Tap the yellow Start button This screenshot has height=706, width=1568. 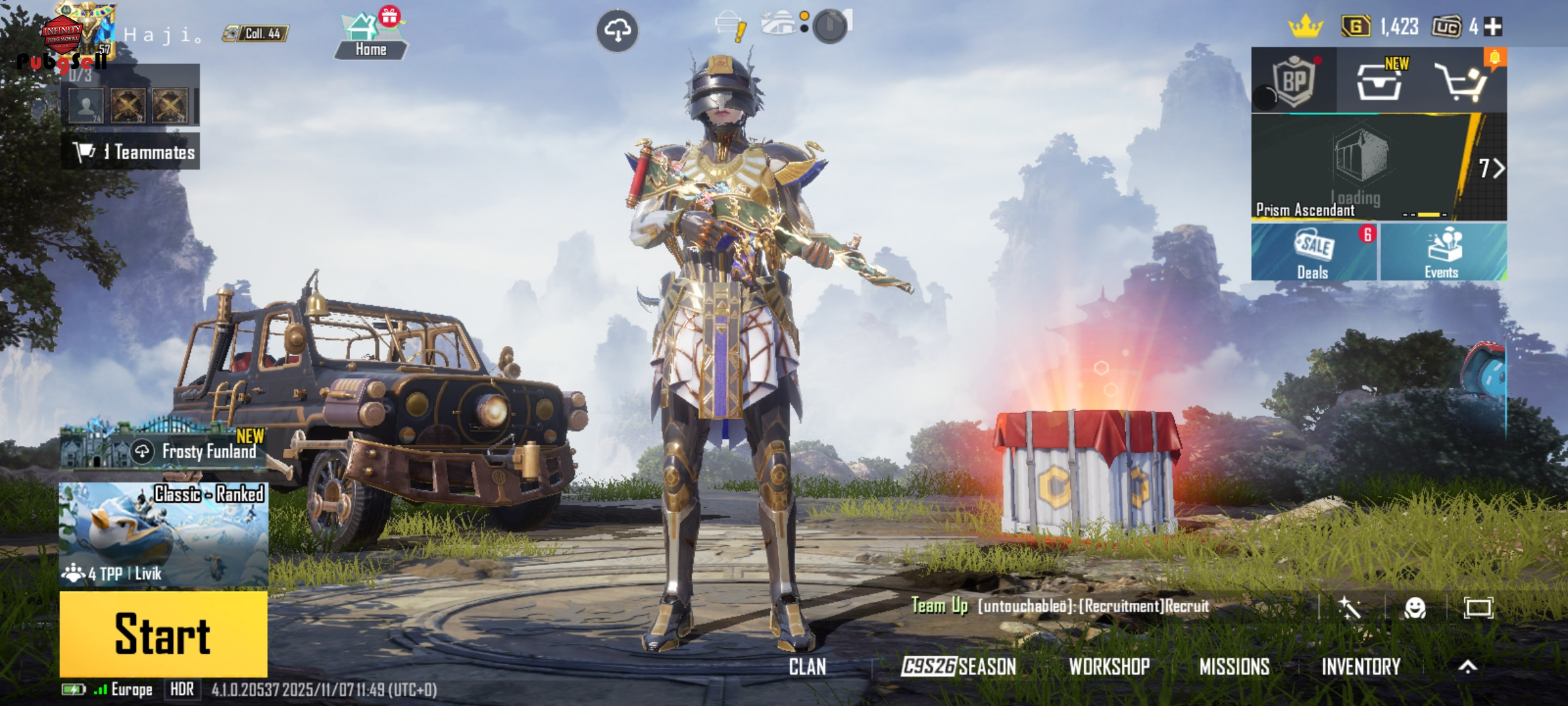click(x=163, y=633)
